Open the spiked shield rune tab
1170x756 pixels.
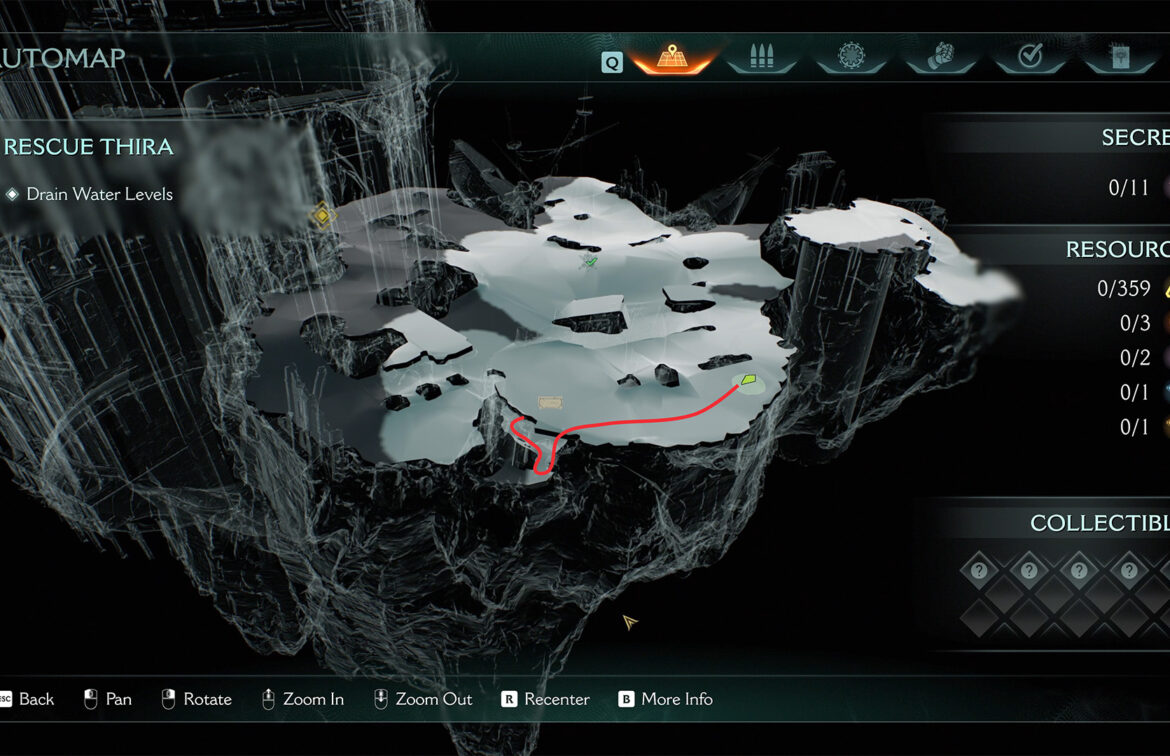tap(851, 58)
